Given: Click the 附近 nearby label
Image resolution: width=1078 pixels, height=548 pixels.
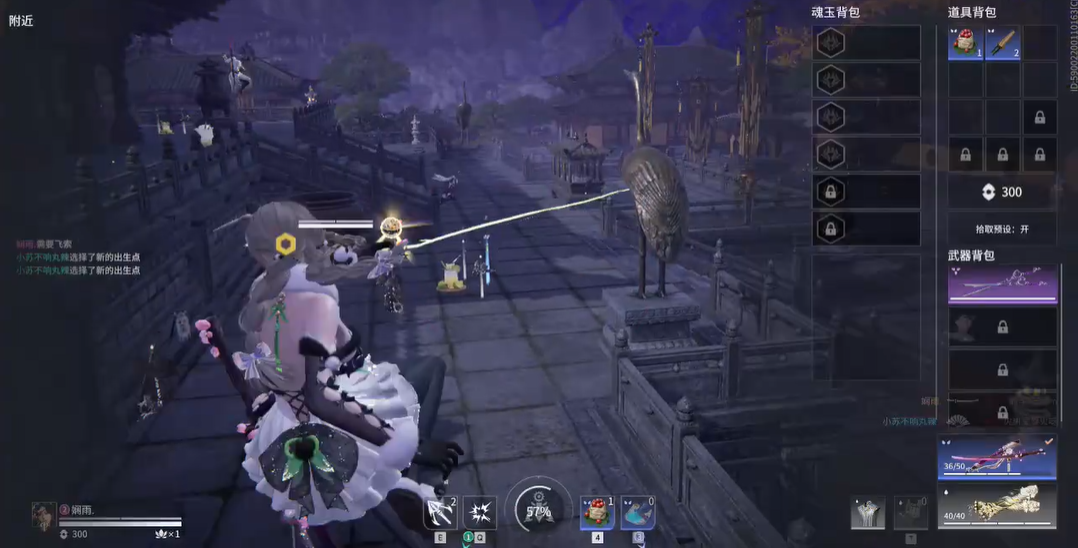Looking at the screenshot, I should point(21,20).
